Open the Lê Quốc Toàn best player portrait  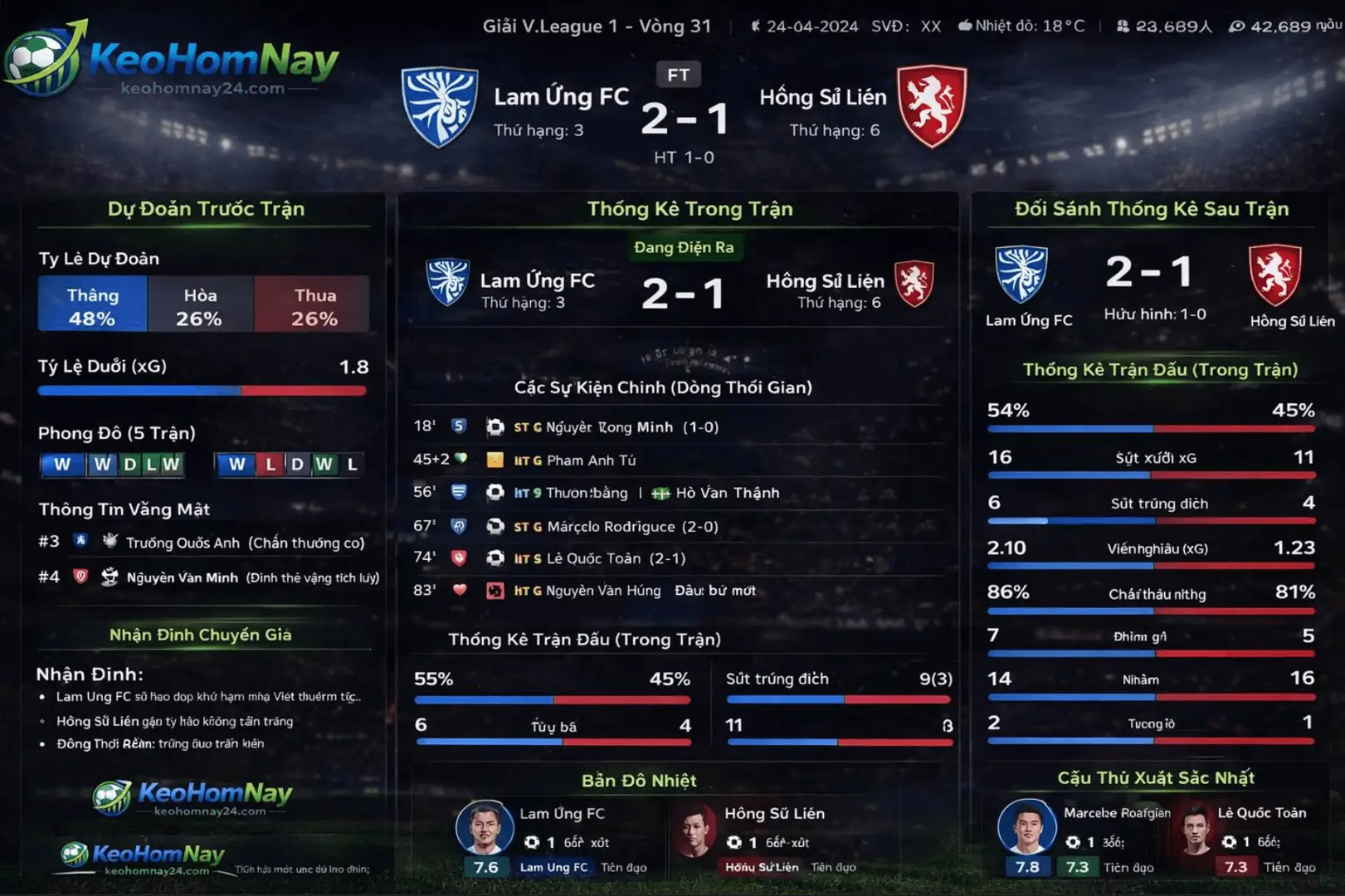click(x=1196, y=828)
